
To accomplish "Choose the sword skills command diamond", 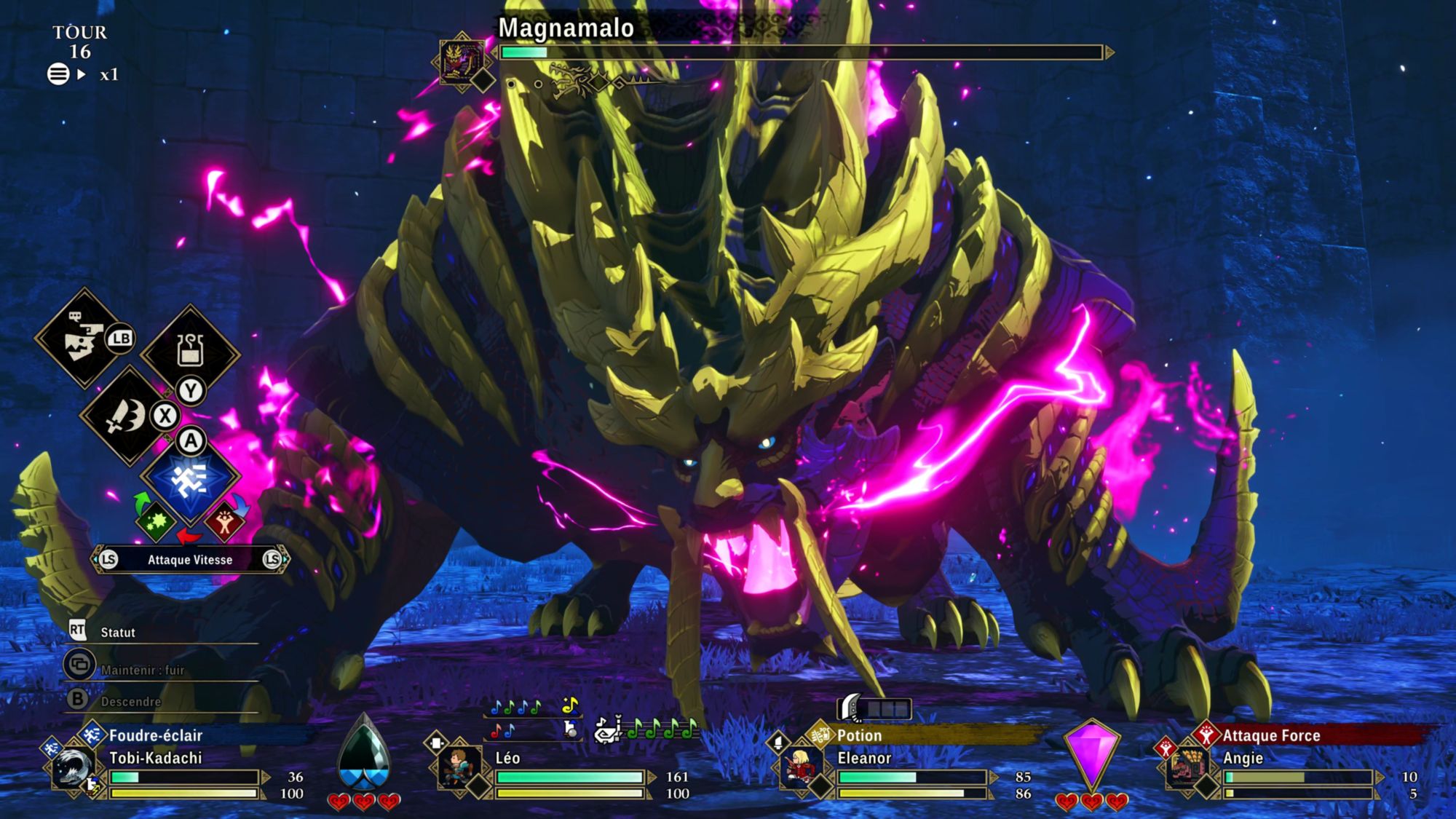I will 127,415.
